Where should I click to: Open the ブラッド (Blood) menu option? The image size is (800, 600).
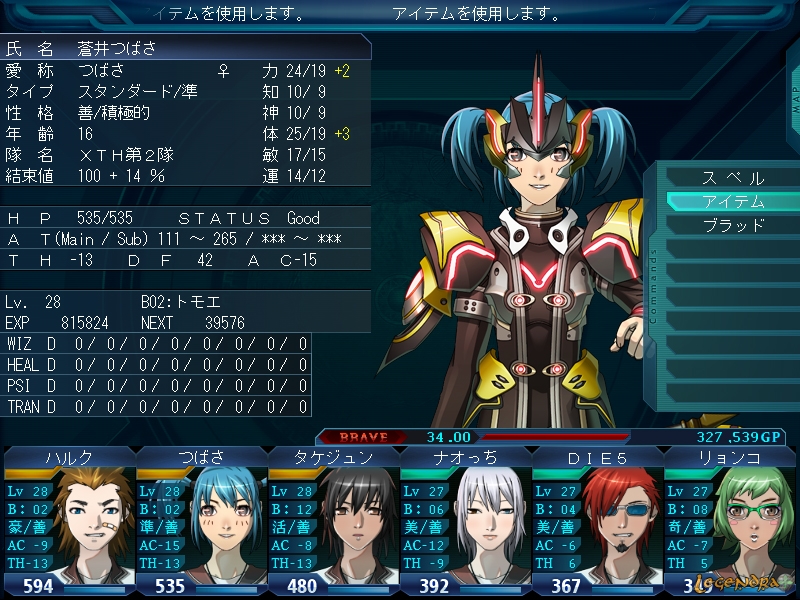[x=732, y=225]
